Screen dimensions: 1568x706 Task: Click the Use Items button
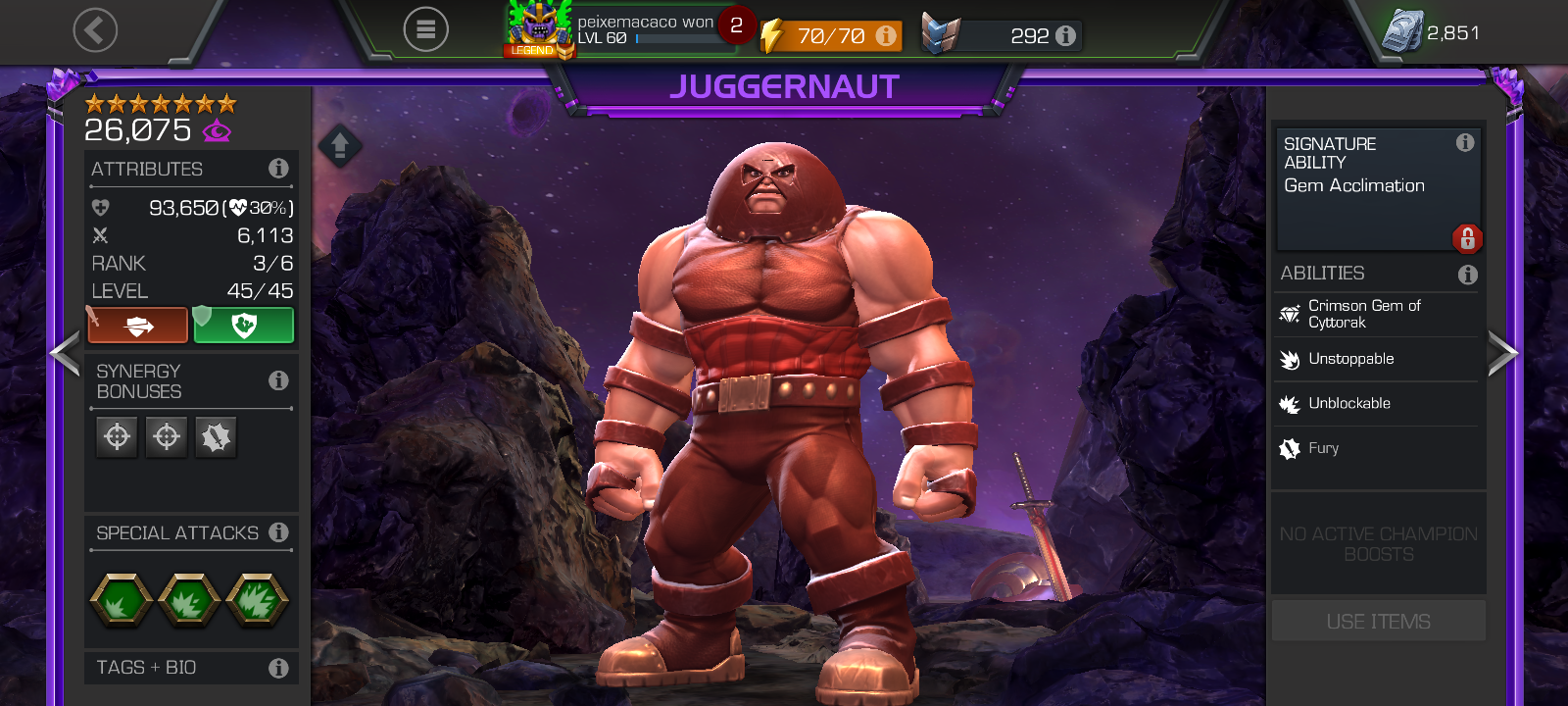pyautogui.click(x=1378, y=622)
